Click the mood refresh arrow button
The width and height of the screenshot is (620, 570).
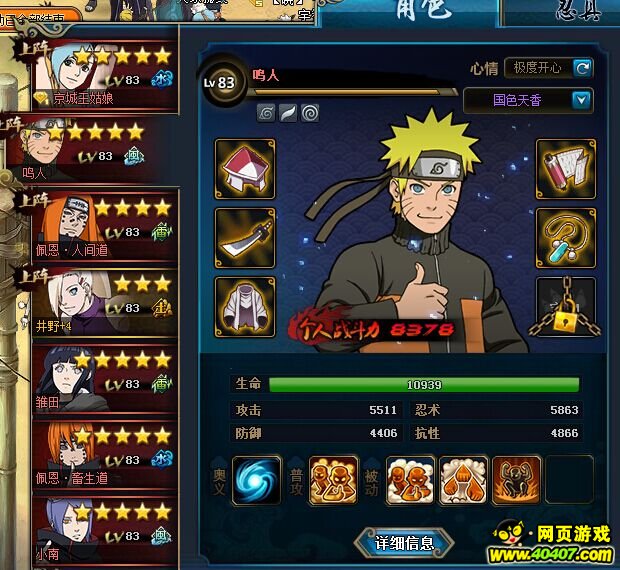tap(582, 68)
